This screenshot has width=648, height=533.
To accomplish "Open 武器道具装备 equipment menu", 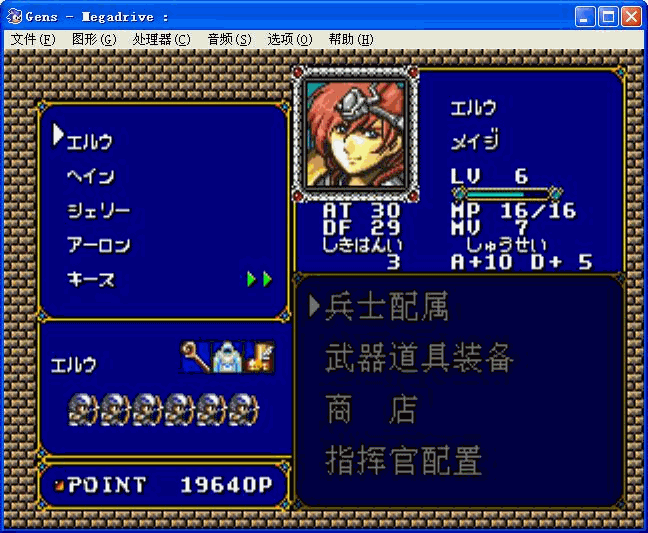I will coord(420,358).
